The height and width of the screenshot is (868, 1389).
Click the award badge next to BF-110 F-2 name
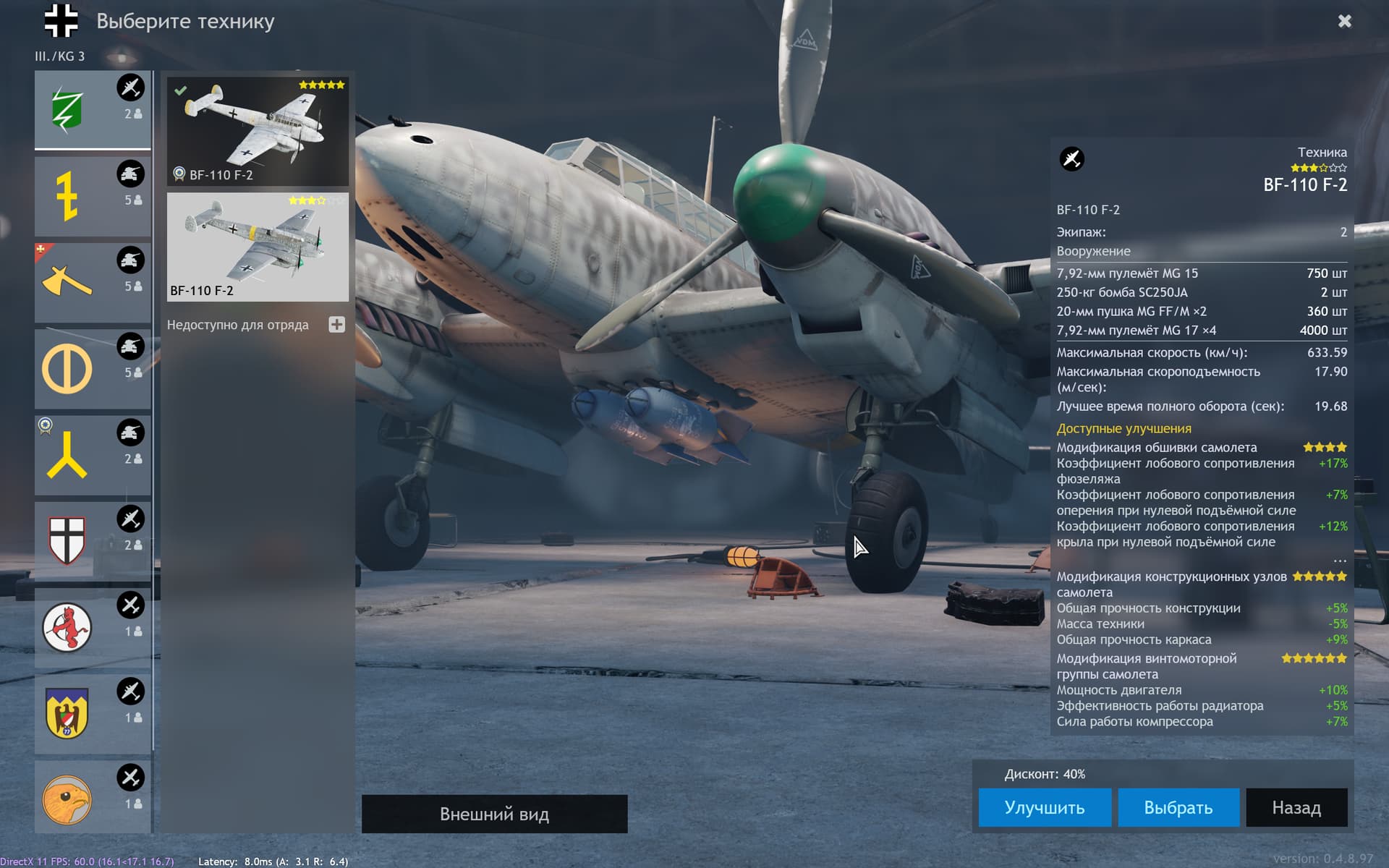click(x=178, y=173)
